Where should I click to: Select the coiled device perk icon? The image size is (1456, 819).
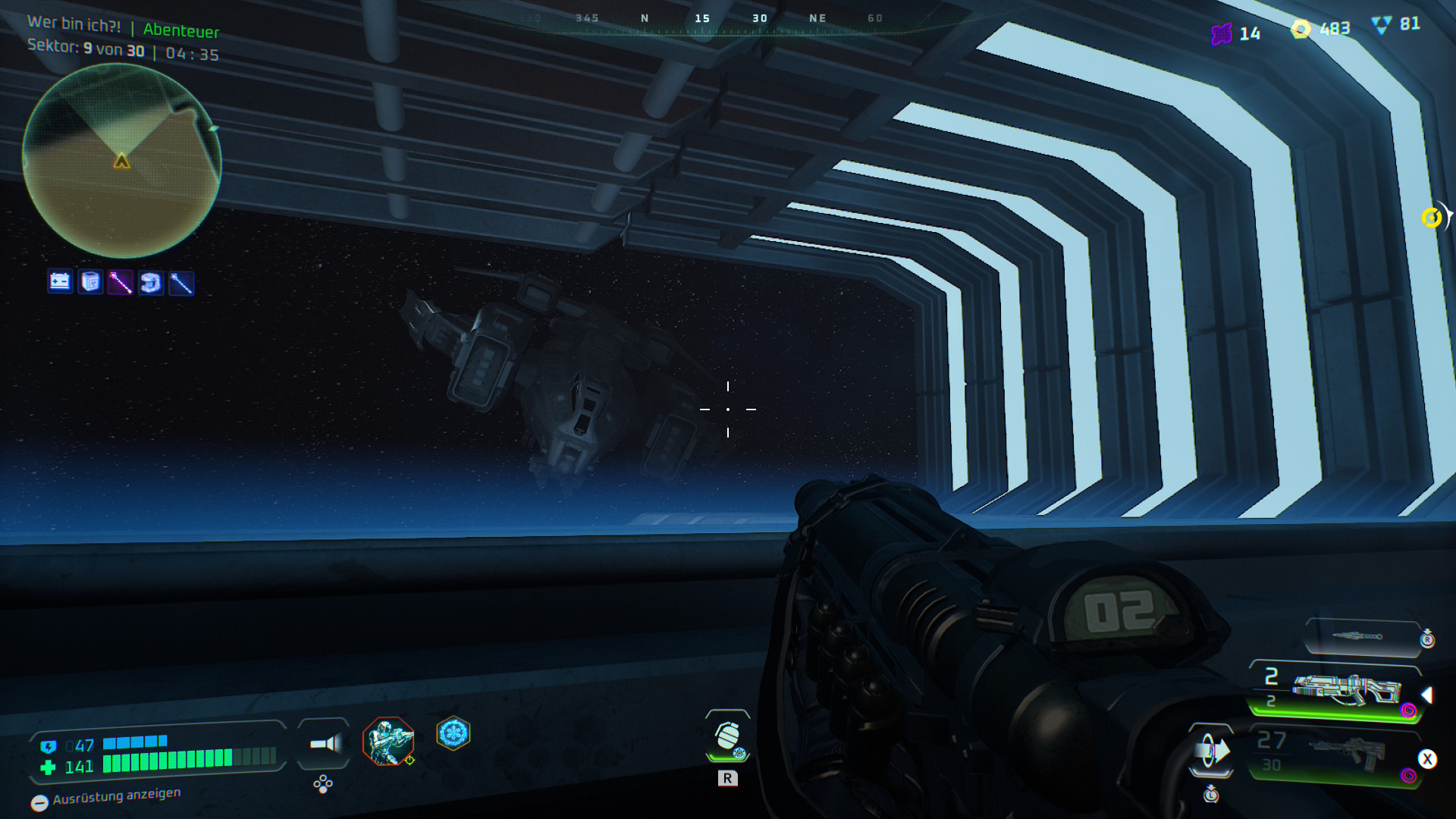(151, 283)
